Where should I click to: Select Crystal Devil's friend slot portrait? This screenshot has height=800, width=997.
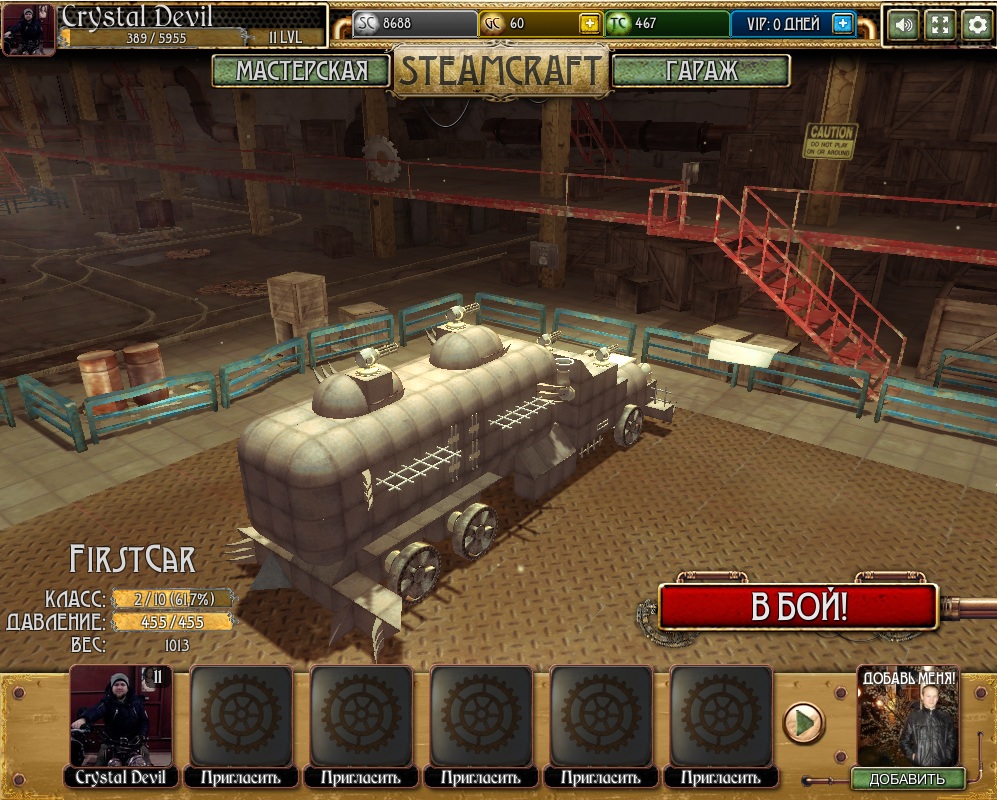tap(121, 717)
